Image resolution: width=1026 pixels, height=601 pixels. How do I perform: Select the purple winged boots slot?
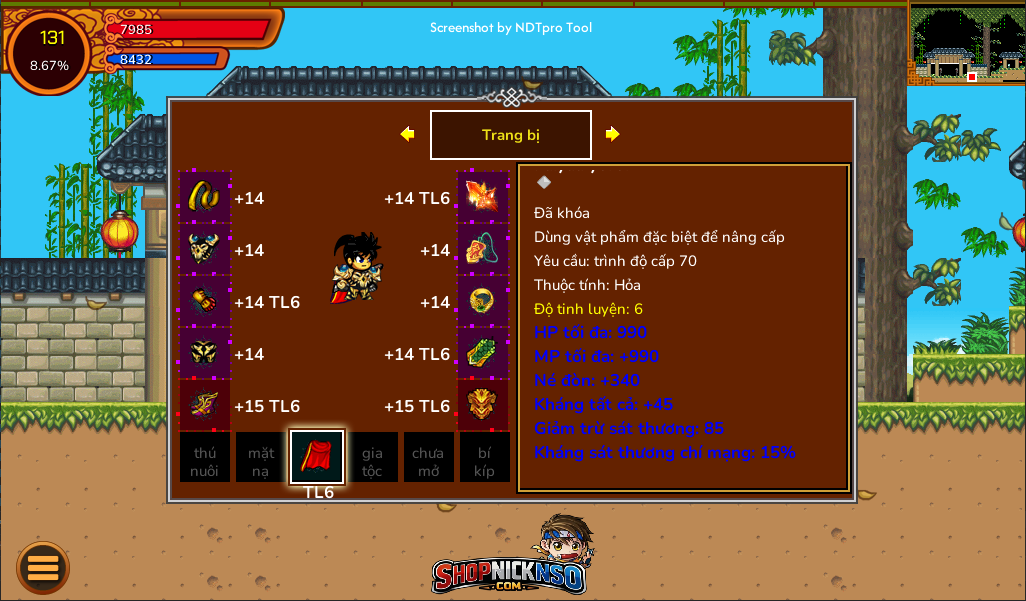pos(205,405)
